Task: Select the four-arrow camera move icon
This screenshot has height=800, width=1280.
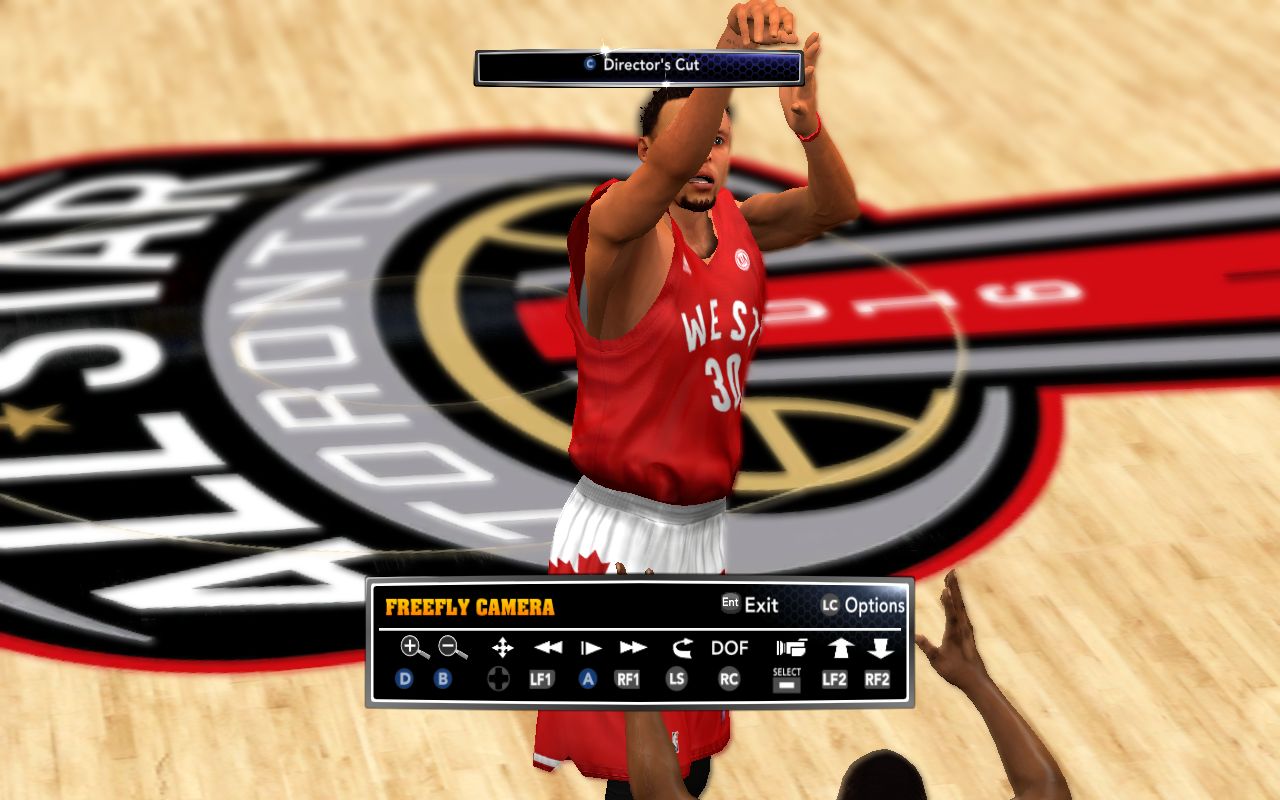Action: point(502,648)
